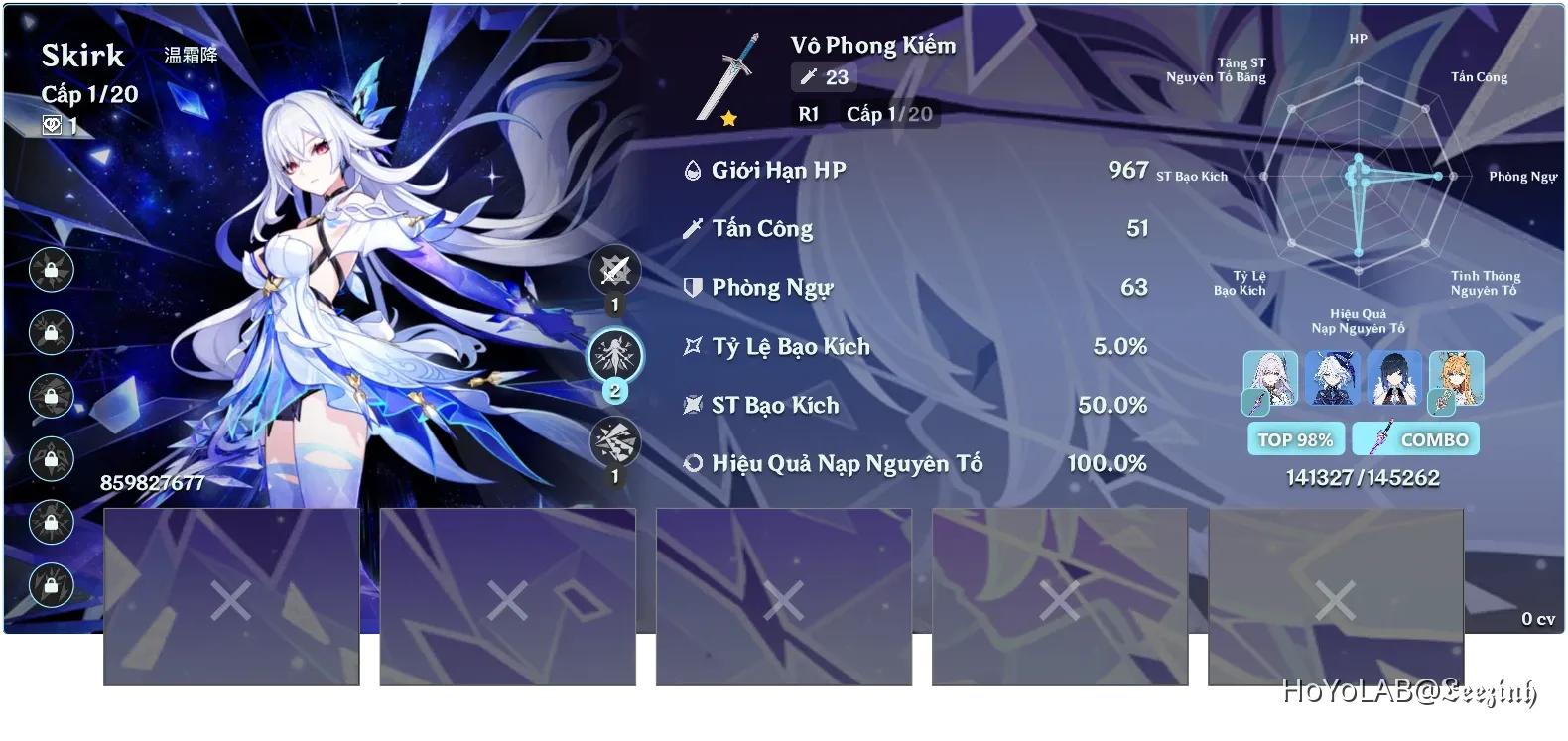Open the COMBO damage panel

1416,438
